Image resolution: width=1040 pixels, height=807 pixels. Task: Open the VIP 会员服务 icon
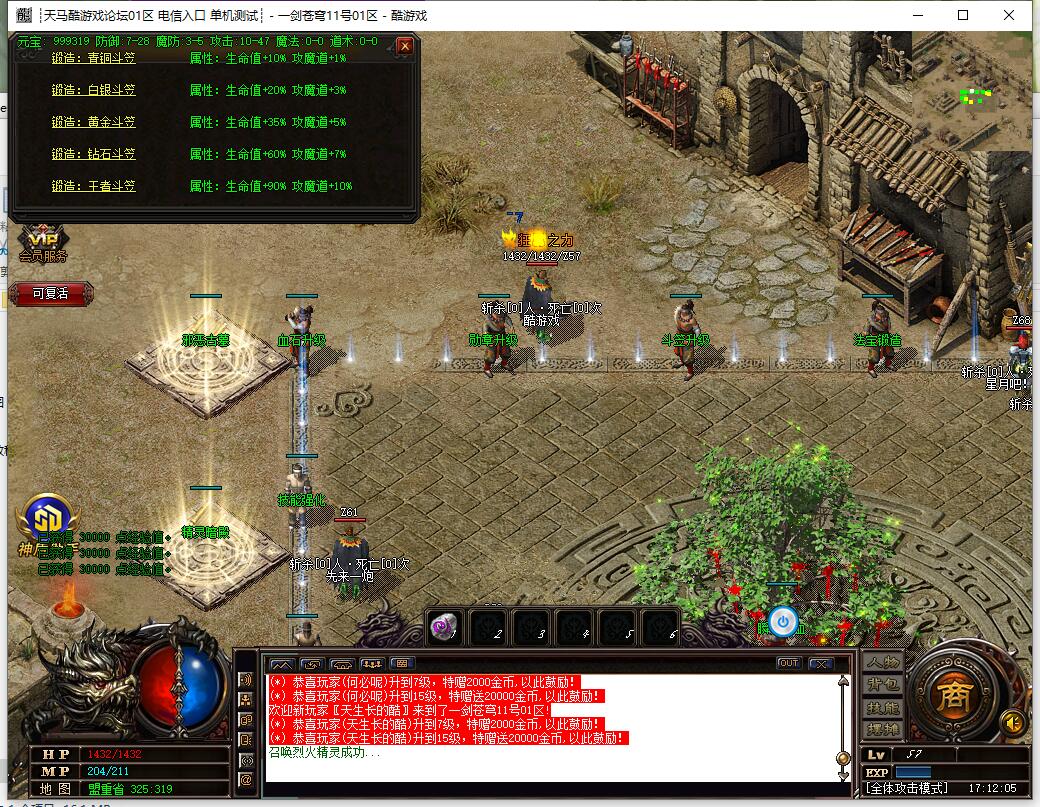[43, 244]
